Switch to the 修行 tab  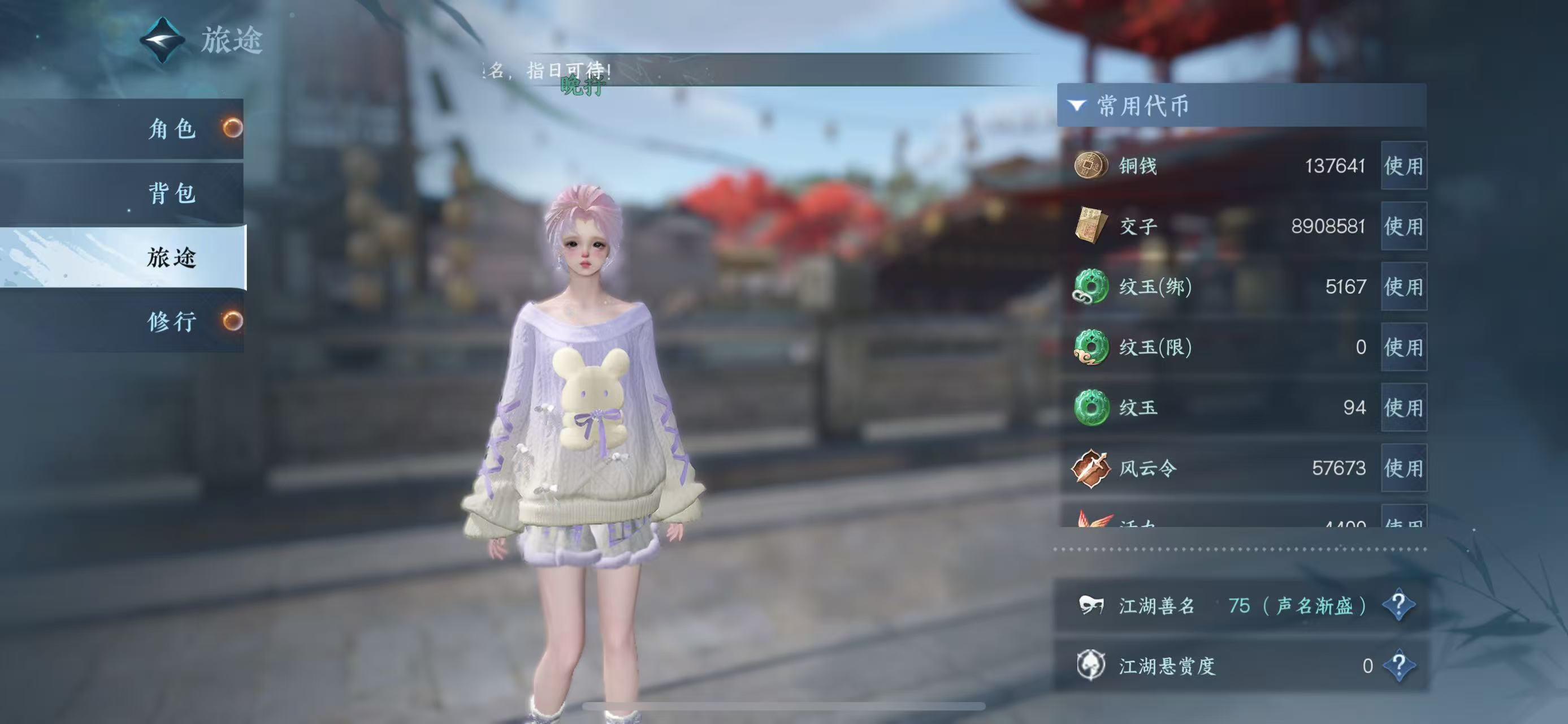(172, 321)
